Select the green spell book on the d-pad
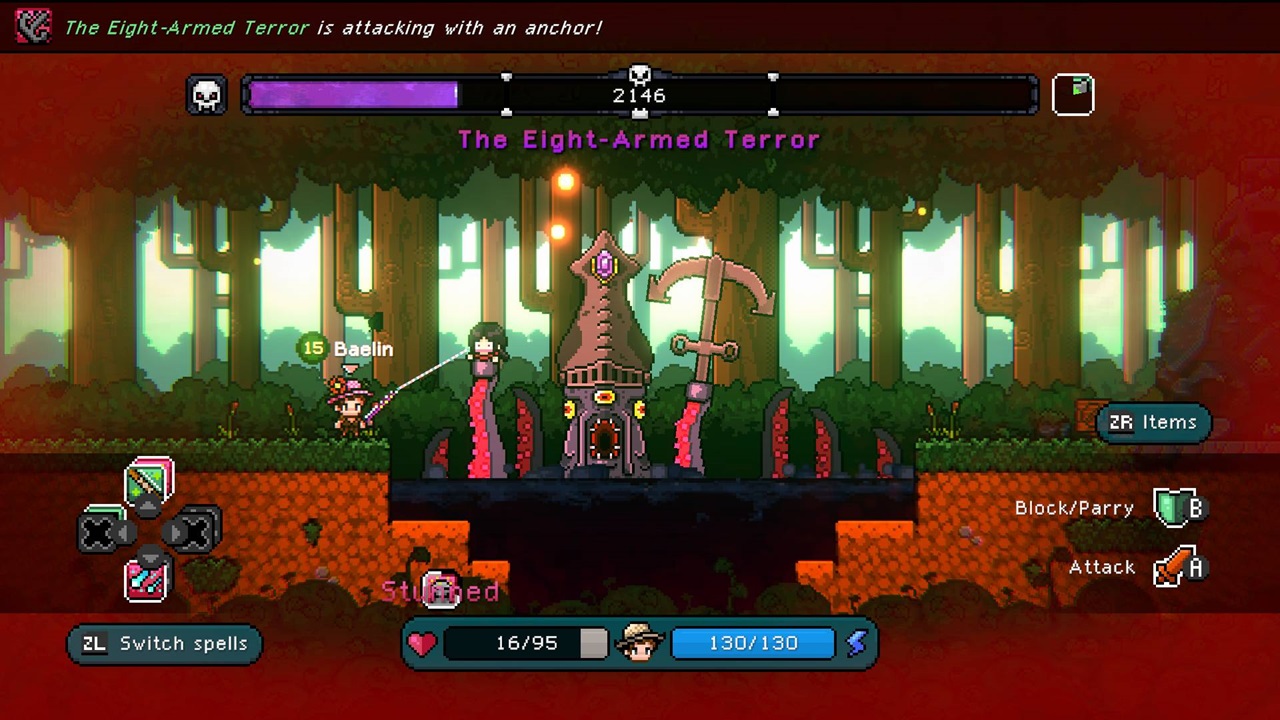Image resolution: width=1280 pixels, height=720 pixels. coord(149,482)
